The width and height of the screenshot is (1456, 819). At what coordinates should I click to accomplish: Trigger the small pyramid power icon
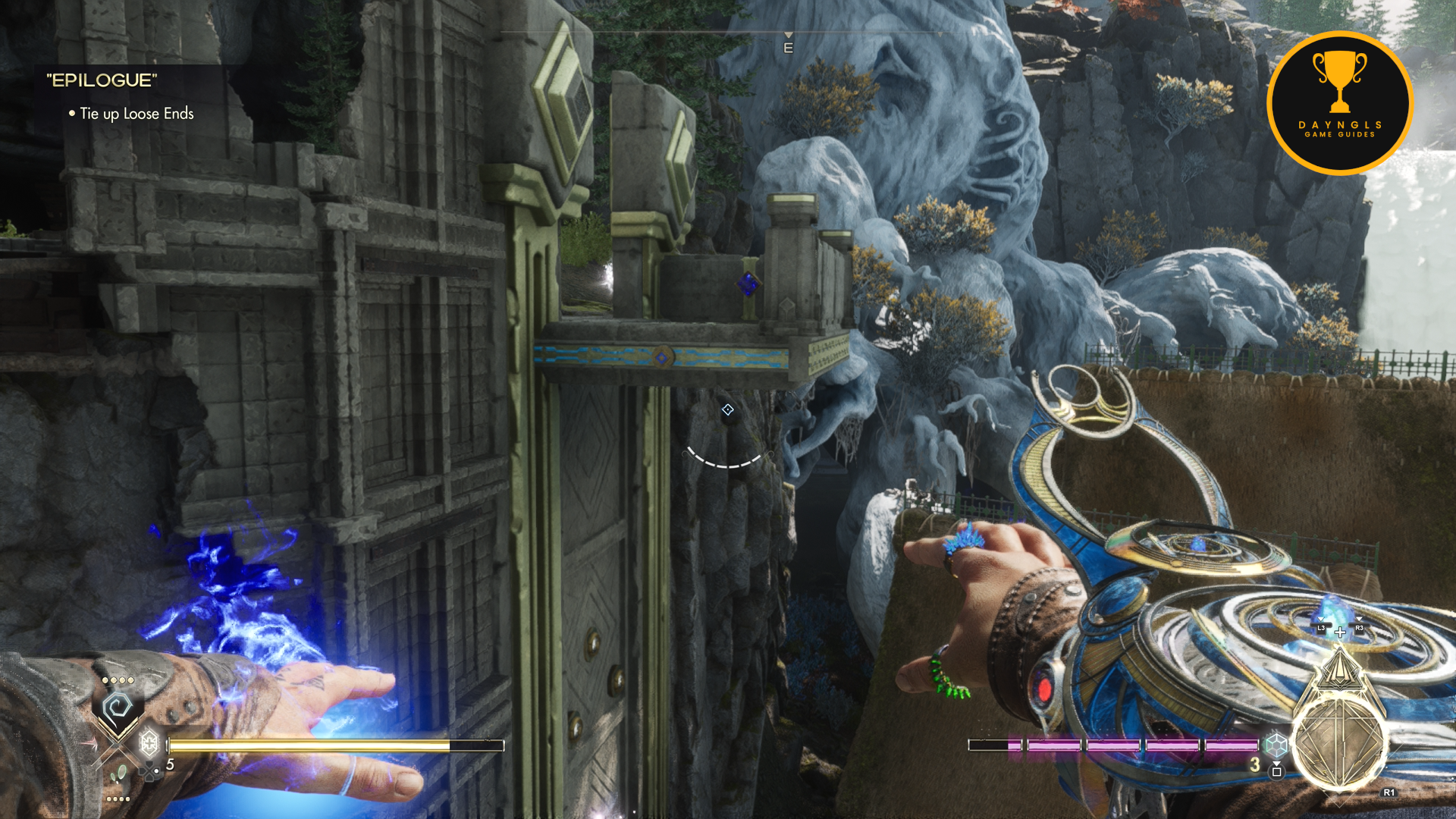pyautogui.click(x=1340, y=669)
